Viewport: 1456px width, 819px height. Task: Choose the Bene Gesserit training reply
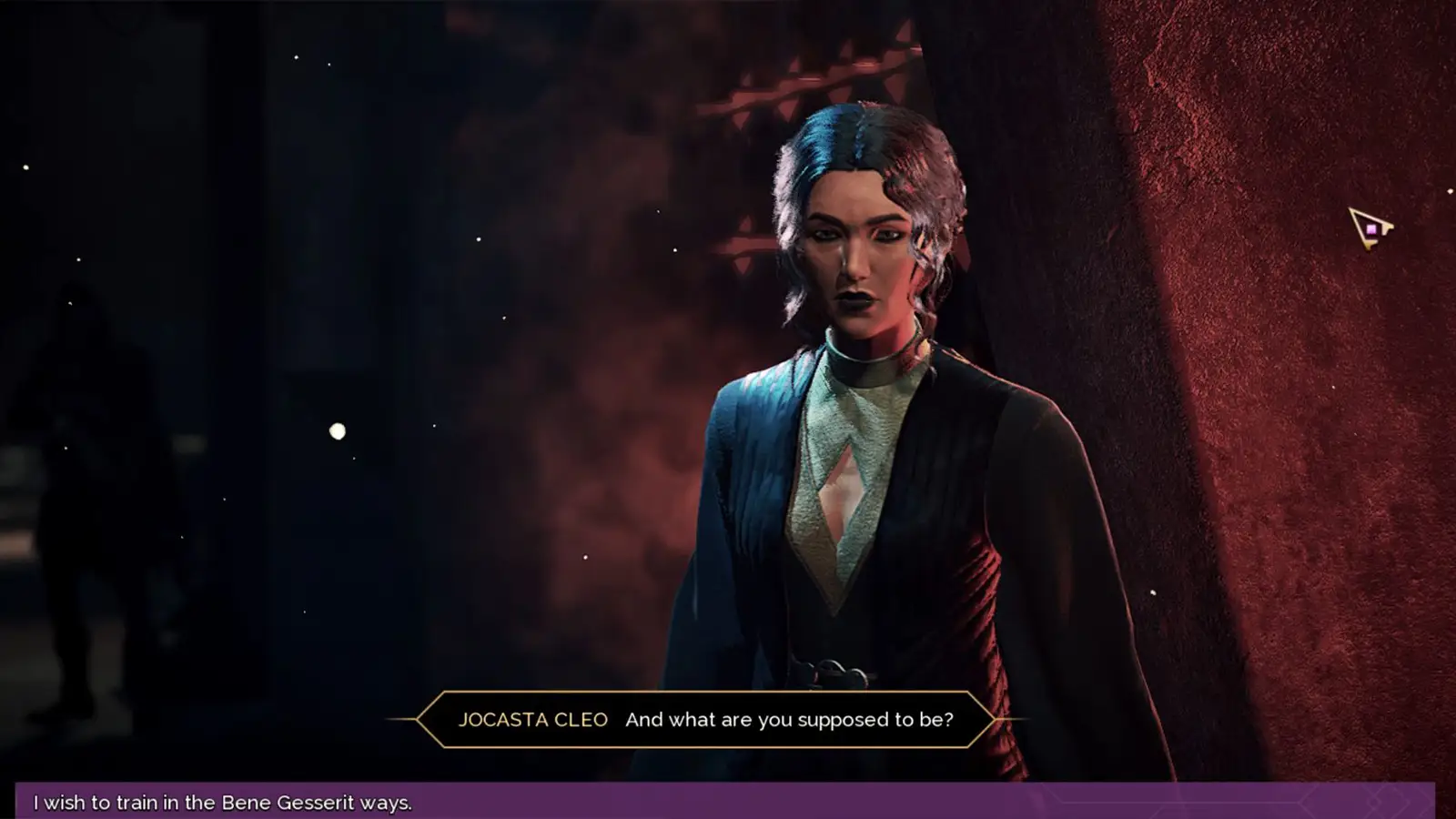[223, 803]
